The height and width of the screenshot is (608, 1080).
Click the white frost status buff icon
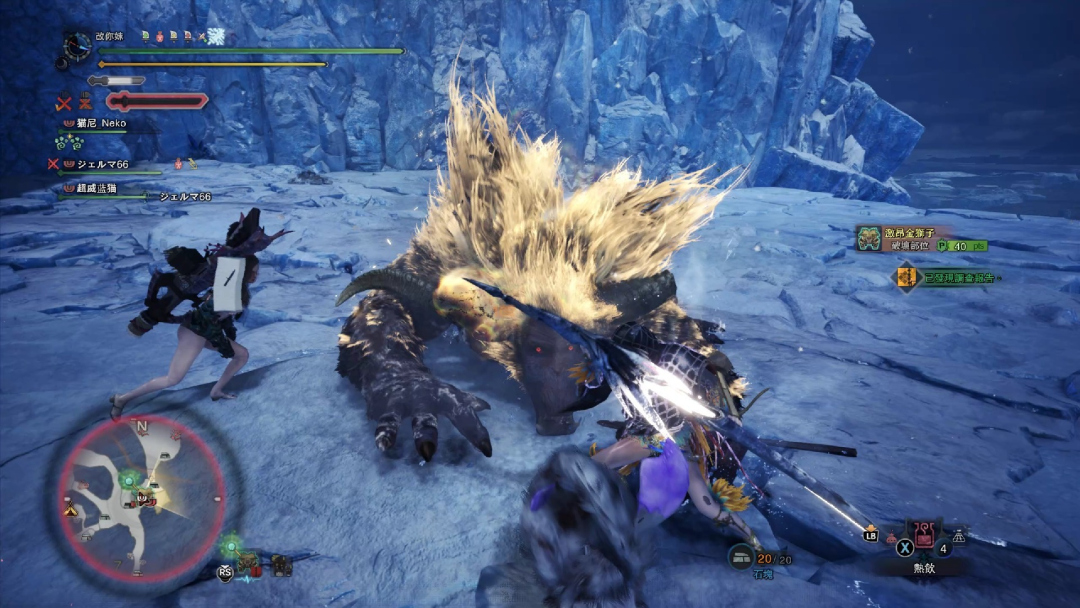point(214,36)
